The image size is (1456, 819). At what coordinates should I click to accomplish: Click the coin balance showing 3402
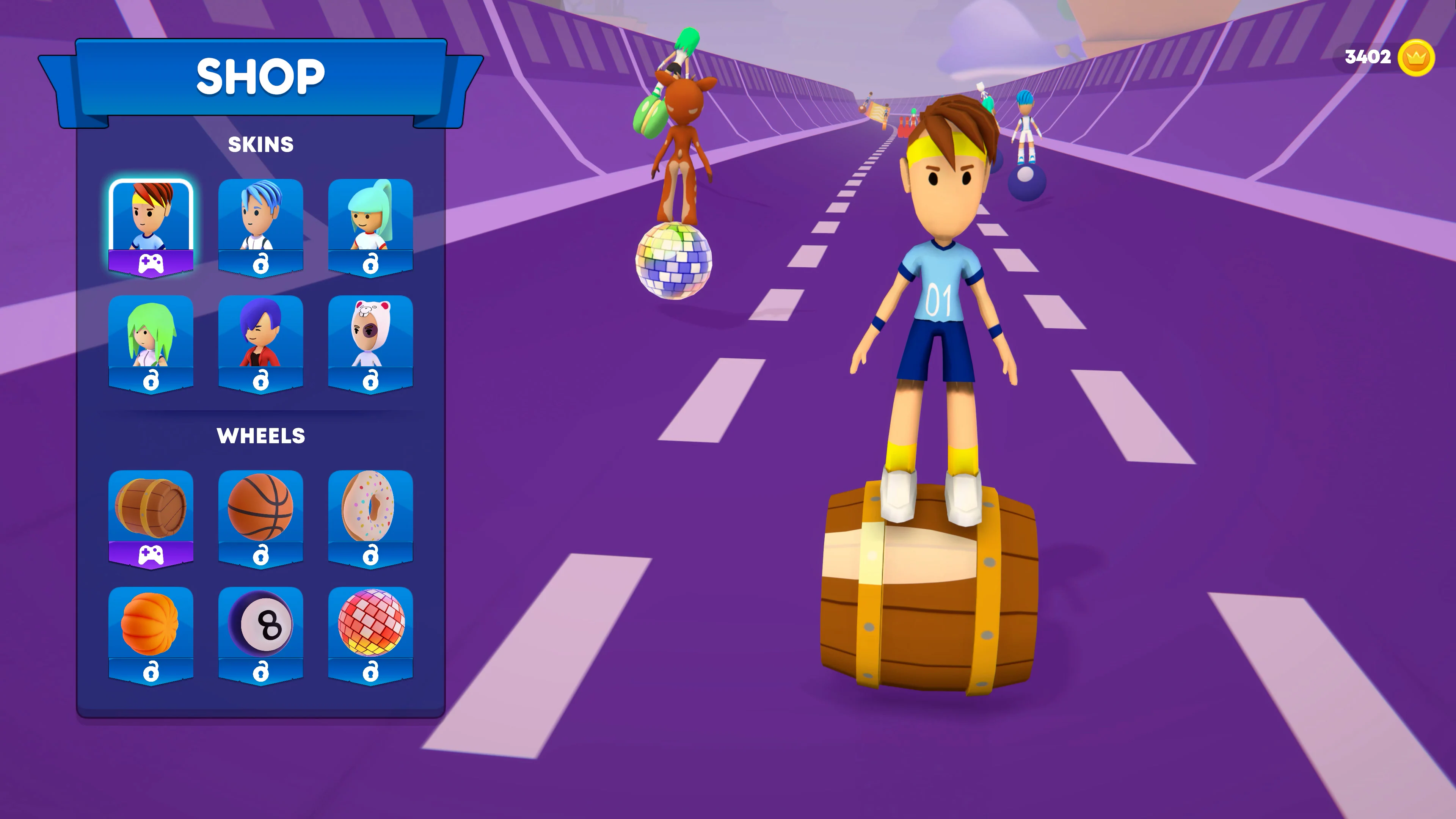click(1368, 56)
